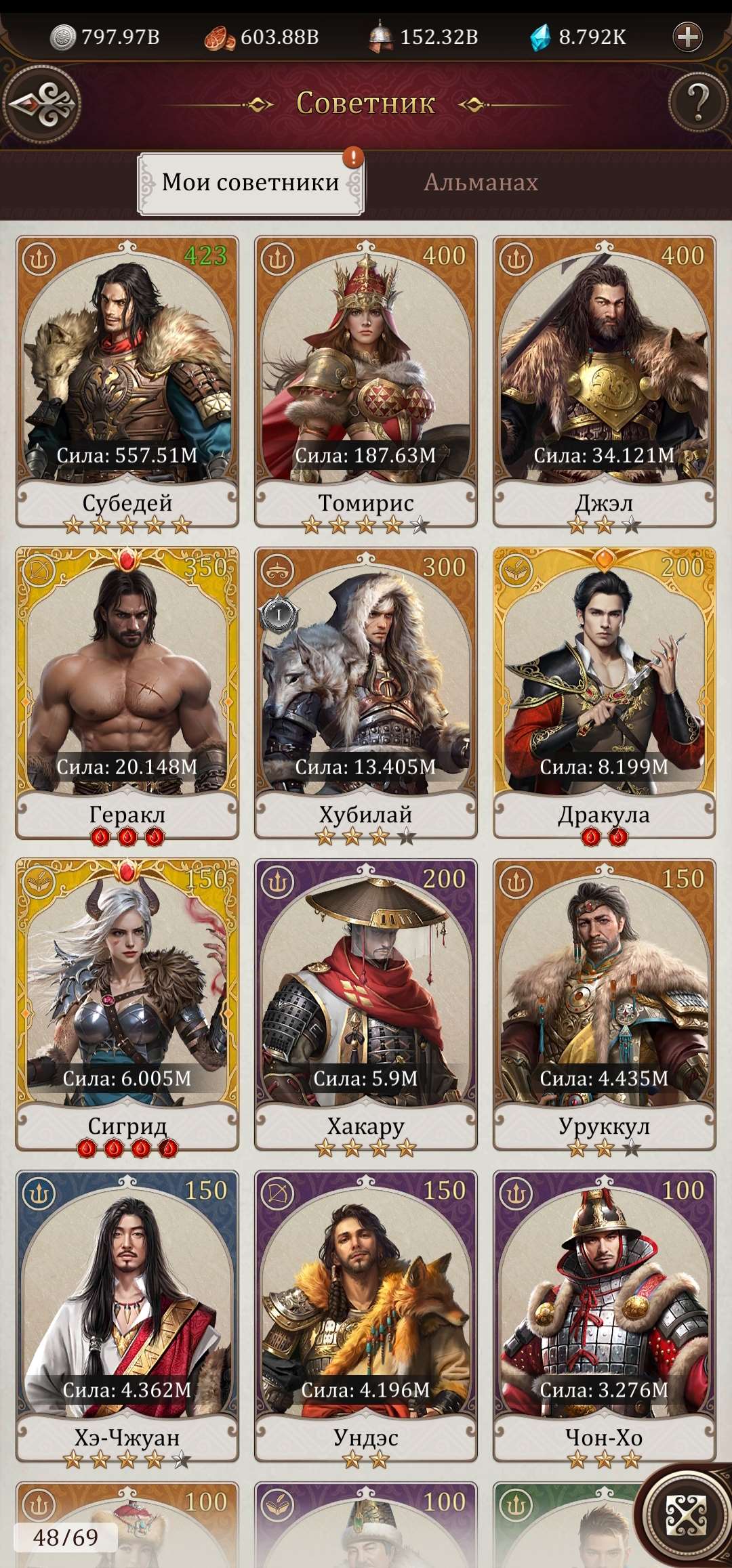Screen dimensions: 732x1568
Task: Choose the Джэл advisor card
Action: [x=604, y=379]
